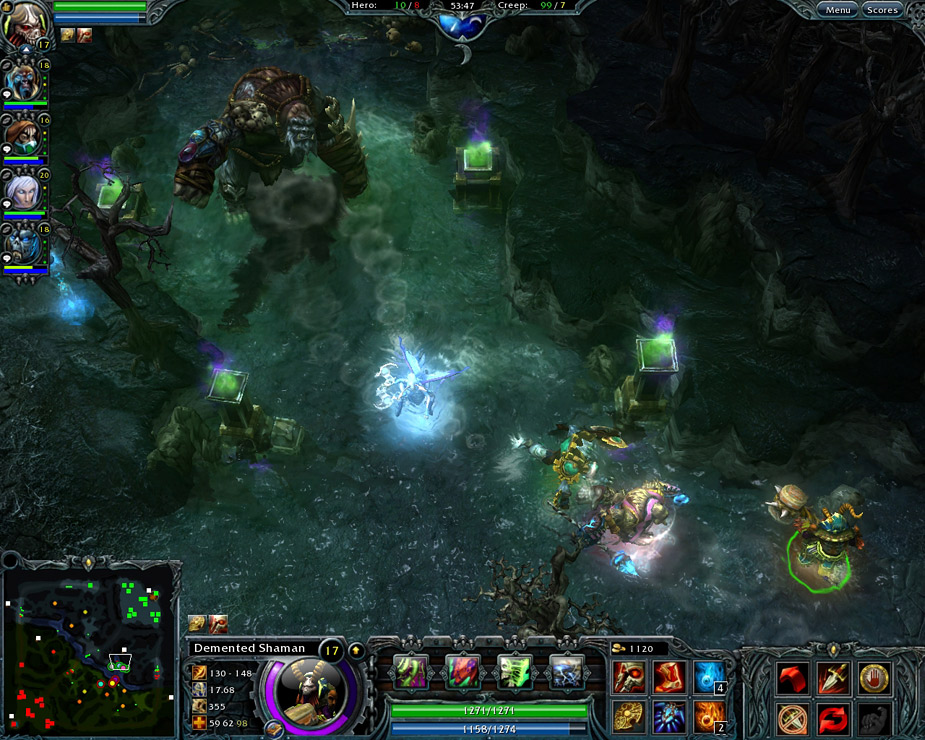This screenshot has width=925, height=740.
Task: Activate the blue lightning storm ability
Action: [x=566, y=672]
